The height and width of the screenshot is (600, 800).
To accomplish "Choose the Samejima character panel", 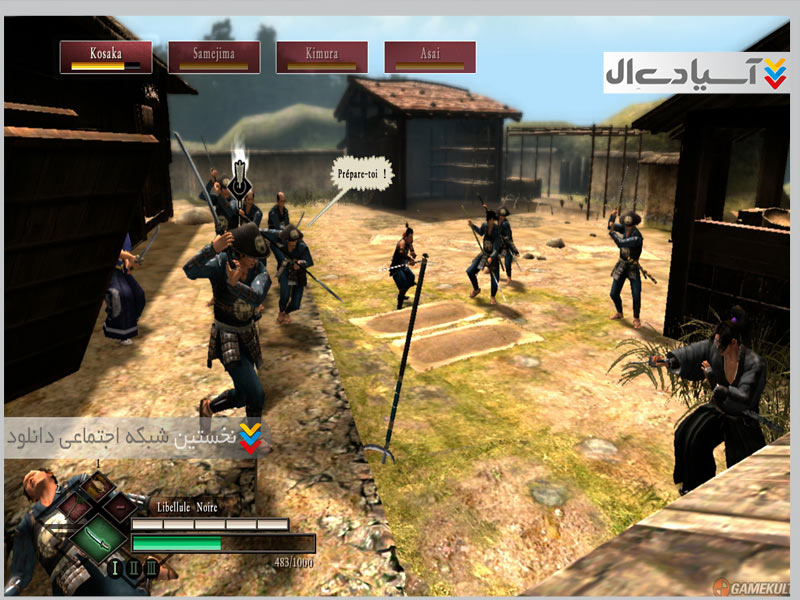I will (x=214, y=56).
